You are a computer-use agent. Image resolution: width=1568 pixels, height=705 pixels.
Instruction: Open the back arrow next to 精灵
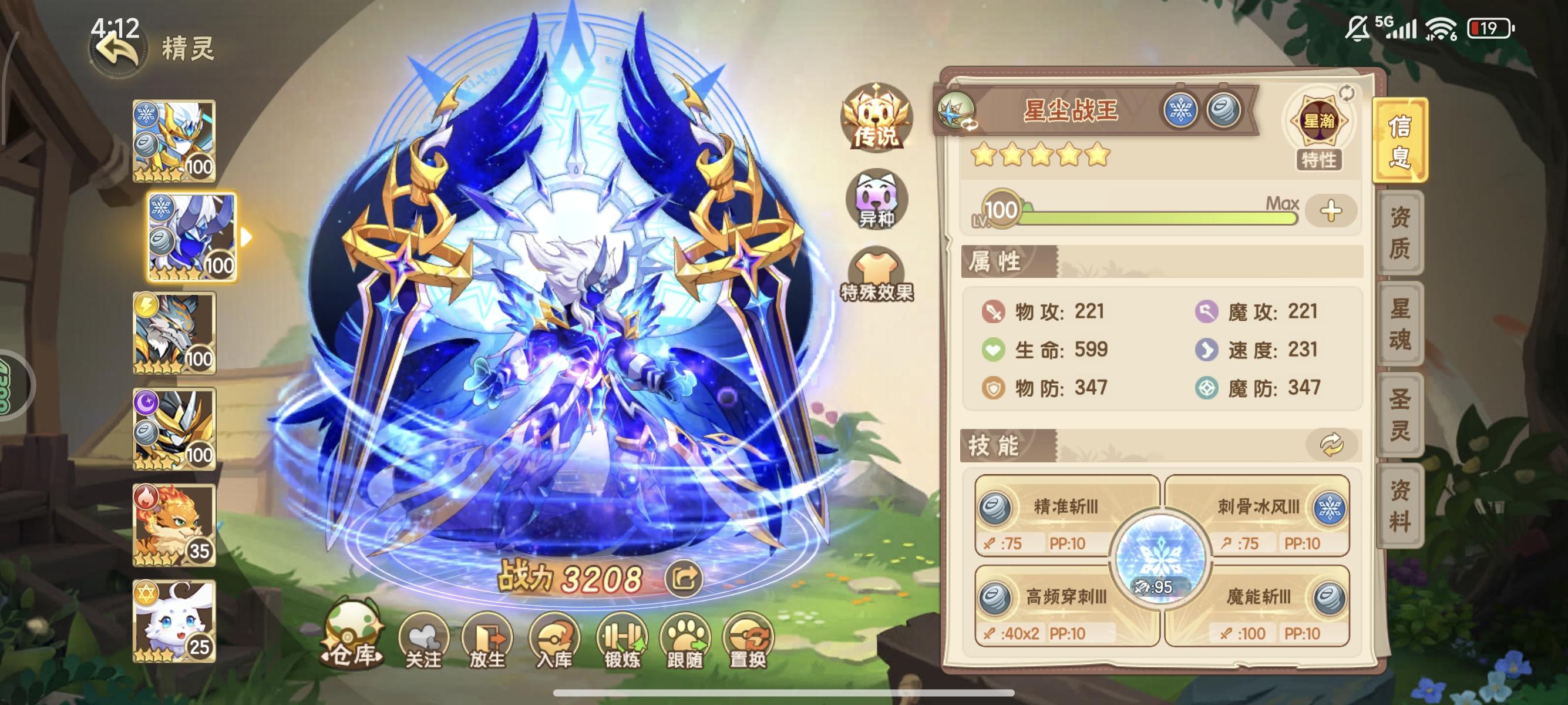tap(116, 48)
